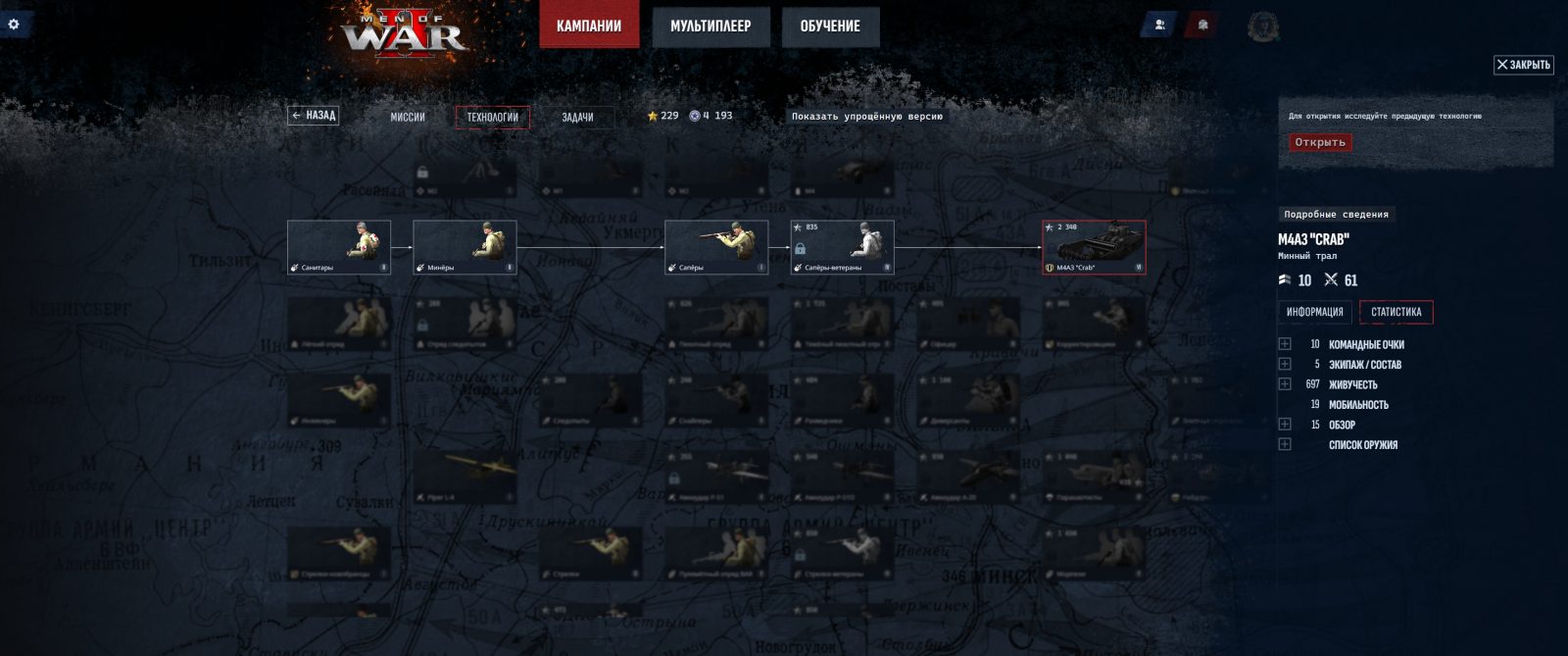Open the Мультиплеер menu
The image size is (1568, 656).
710,26
